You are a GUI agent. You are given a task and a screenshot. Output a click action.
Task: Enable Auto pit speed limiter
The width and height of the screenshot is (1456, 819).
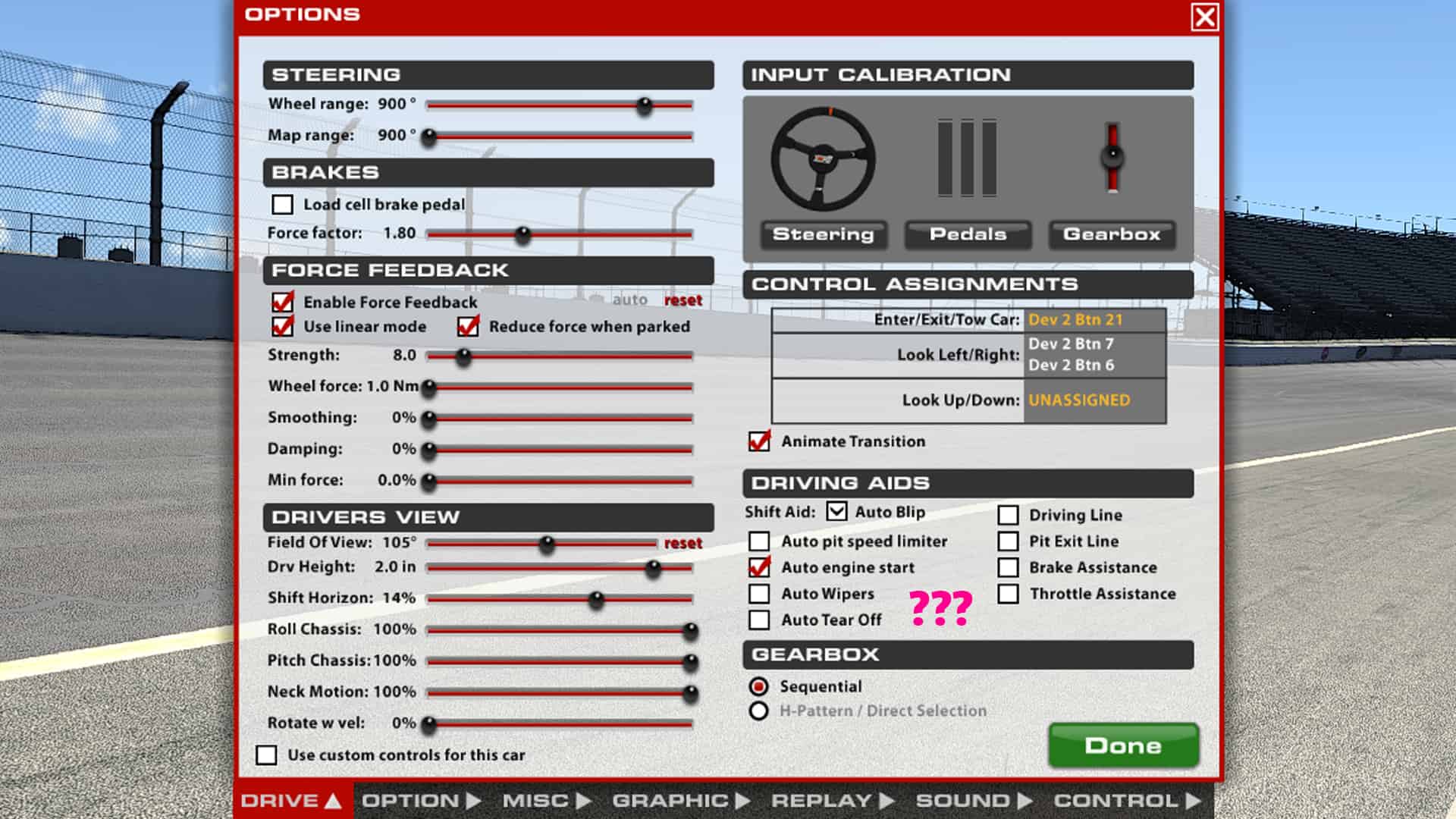click(758, 541)
